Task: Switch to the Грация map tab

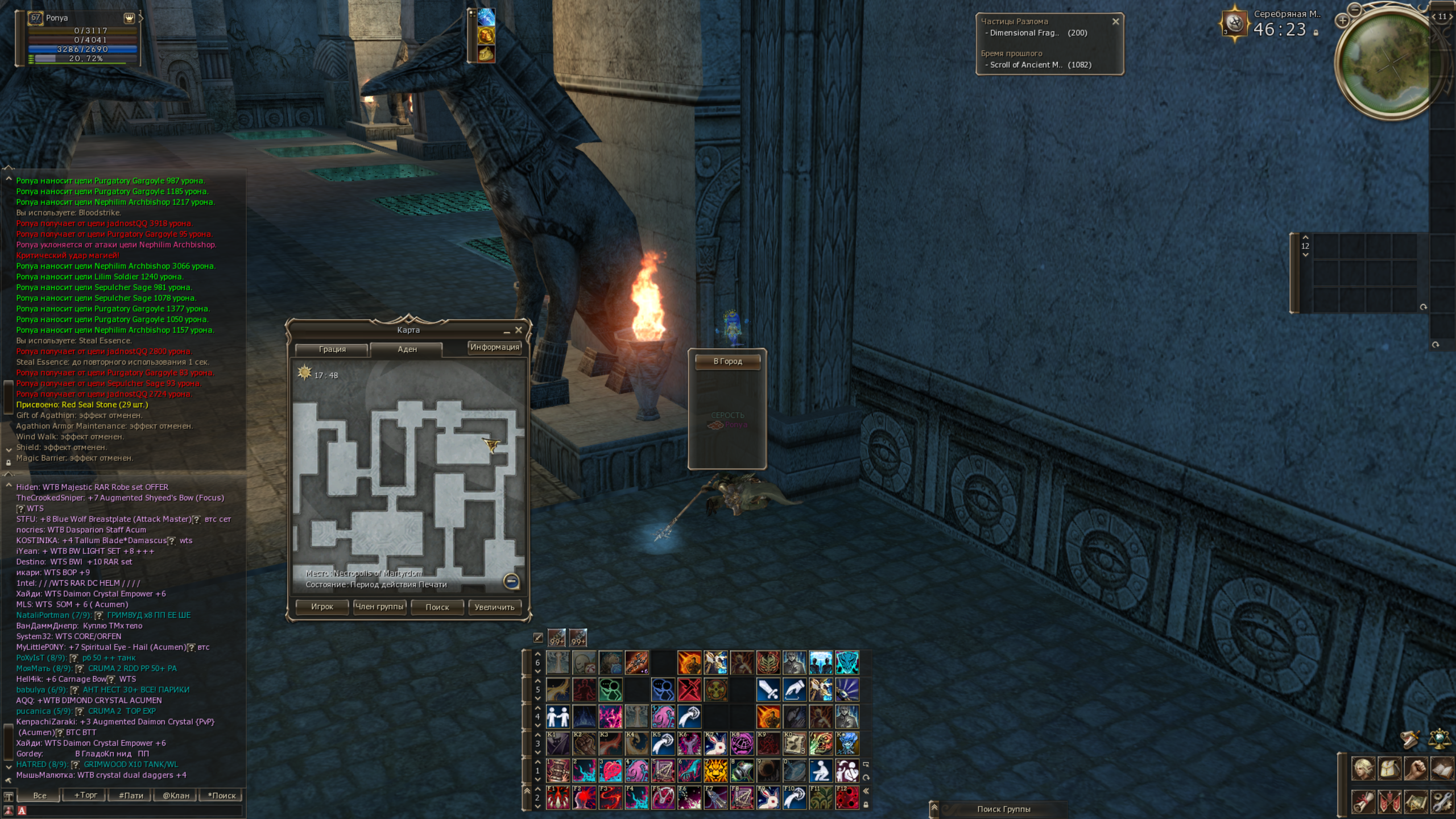Action: pyautogui.click(x=332, y=349)
